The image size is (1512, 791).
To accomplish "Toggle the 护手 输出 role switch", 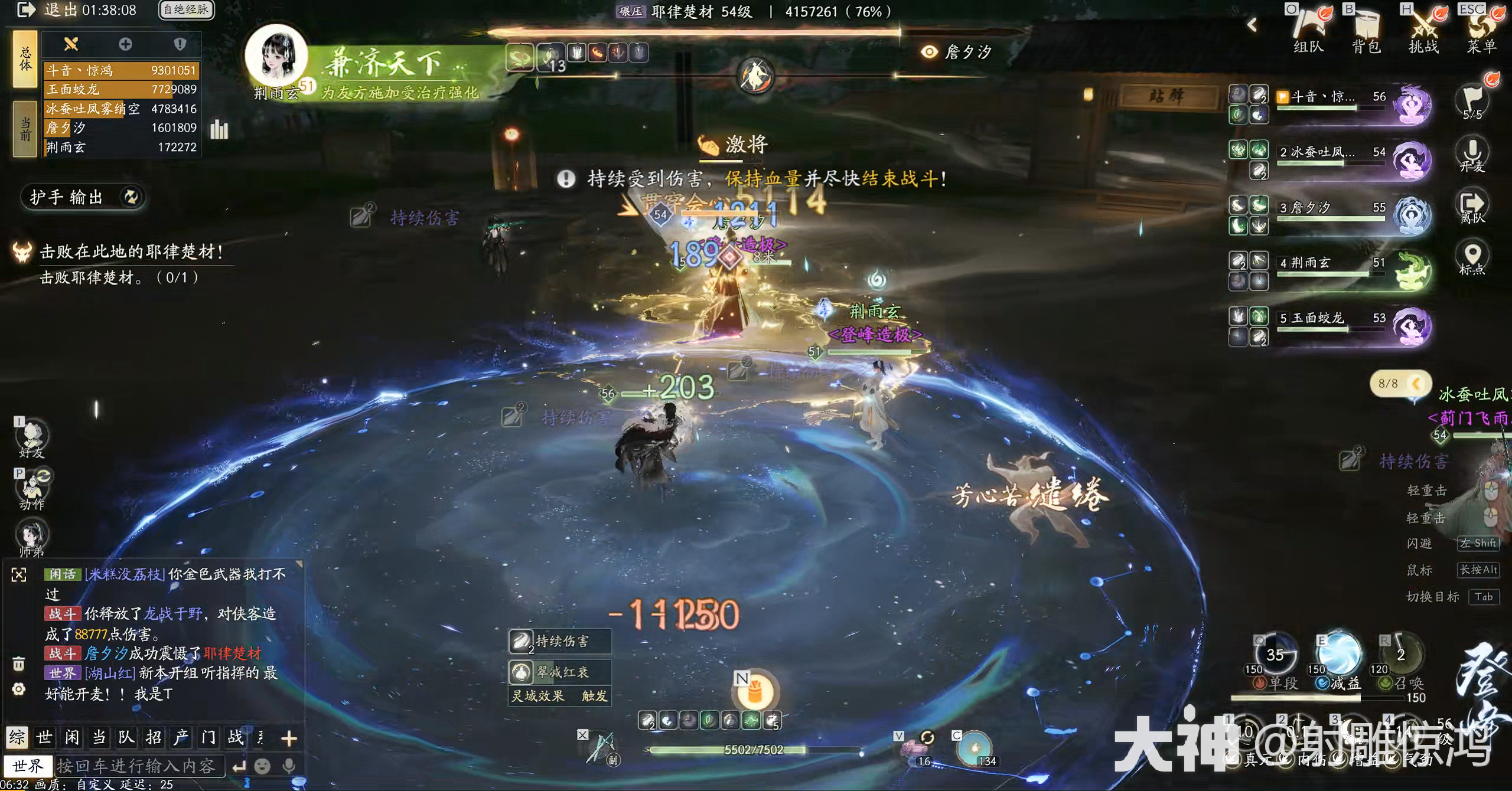I will 83,197.
